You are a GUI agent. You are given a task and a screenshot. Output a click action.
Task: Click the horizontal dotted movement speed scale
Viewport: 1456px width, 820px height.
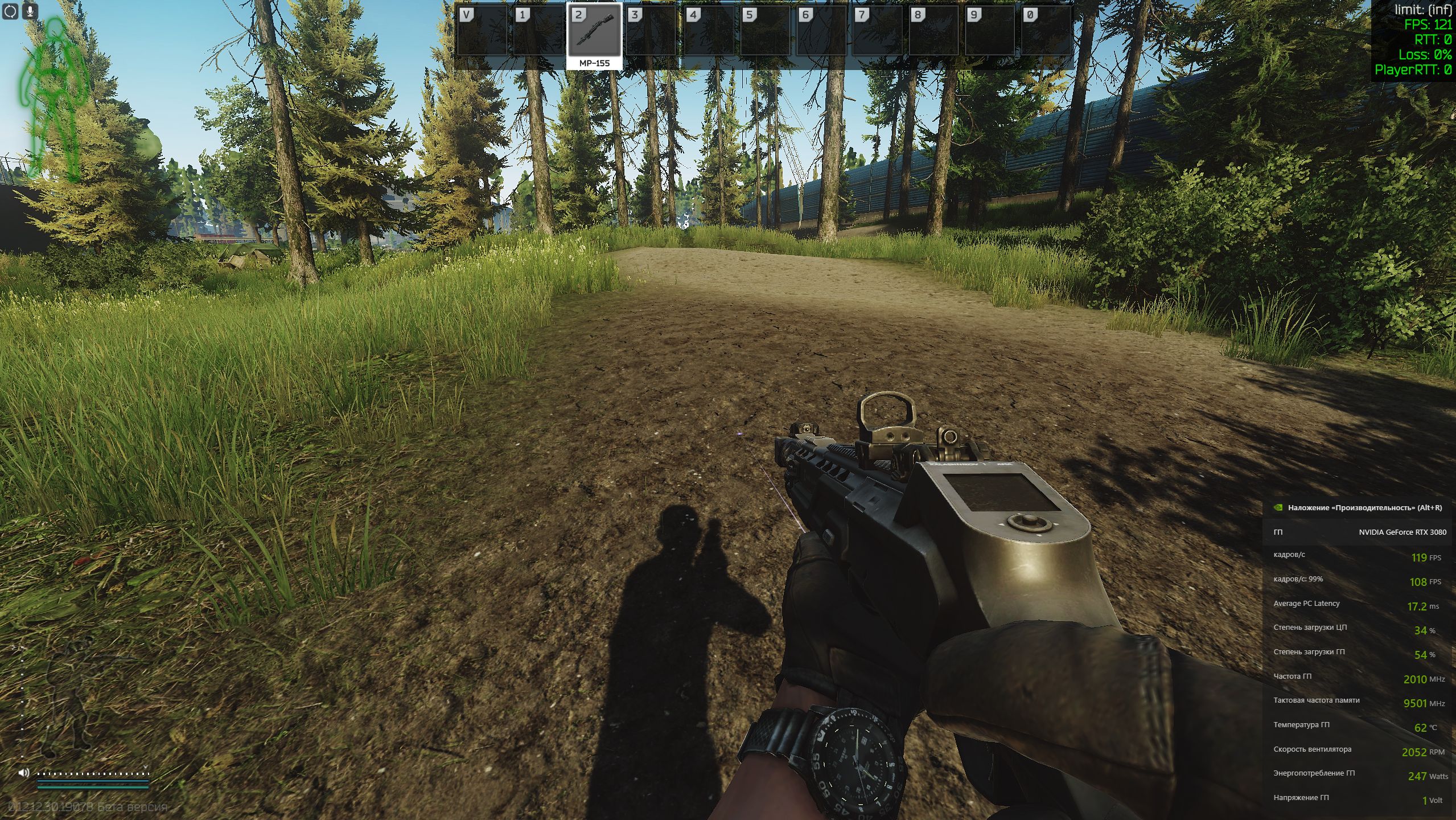[x=92, y=773]
